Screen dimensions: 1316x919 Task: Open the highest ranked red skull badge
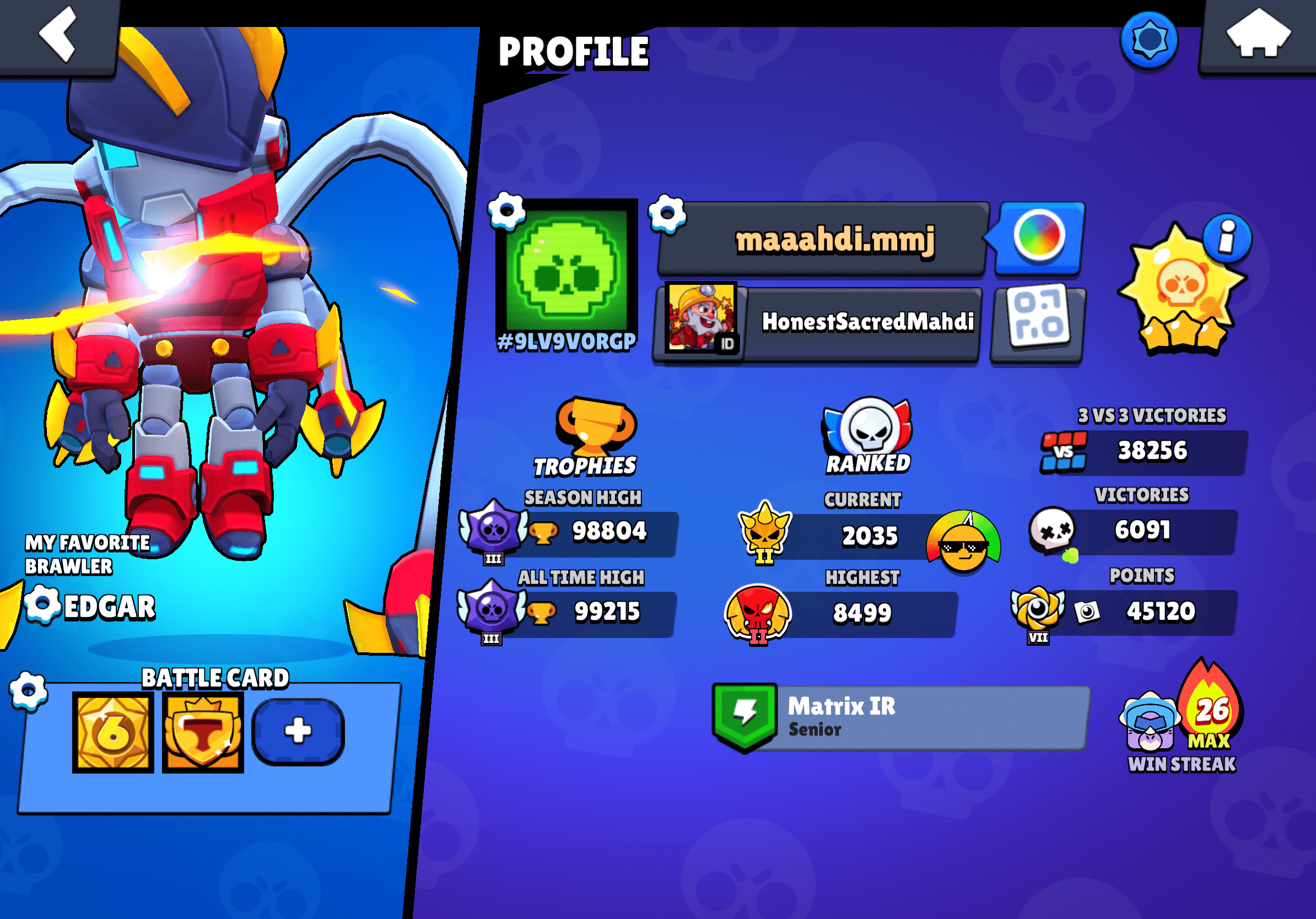click(x=758, y=612)
